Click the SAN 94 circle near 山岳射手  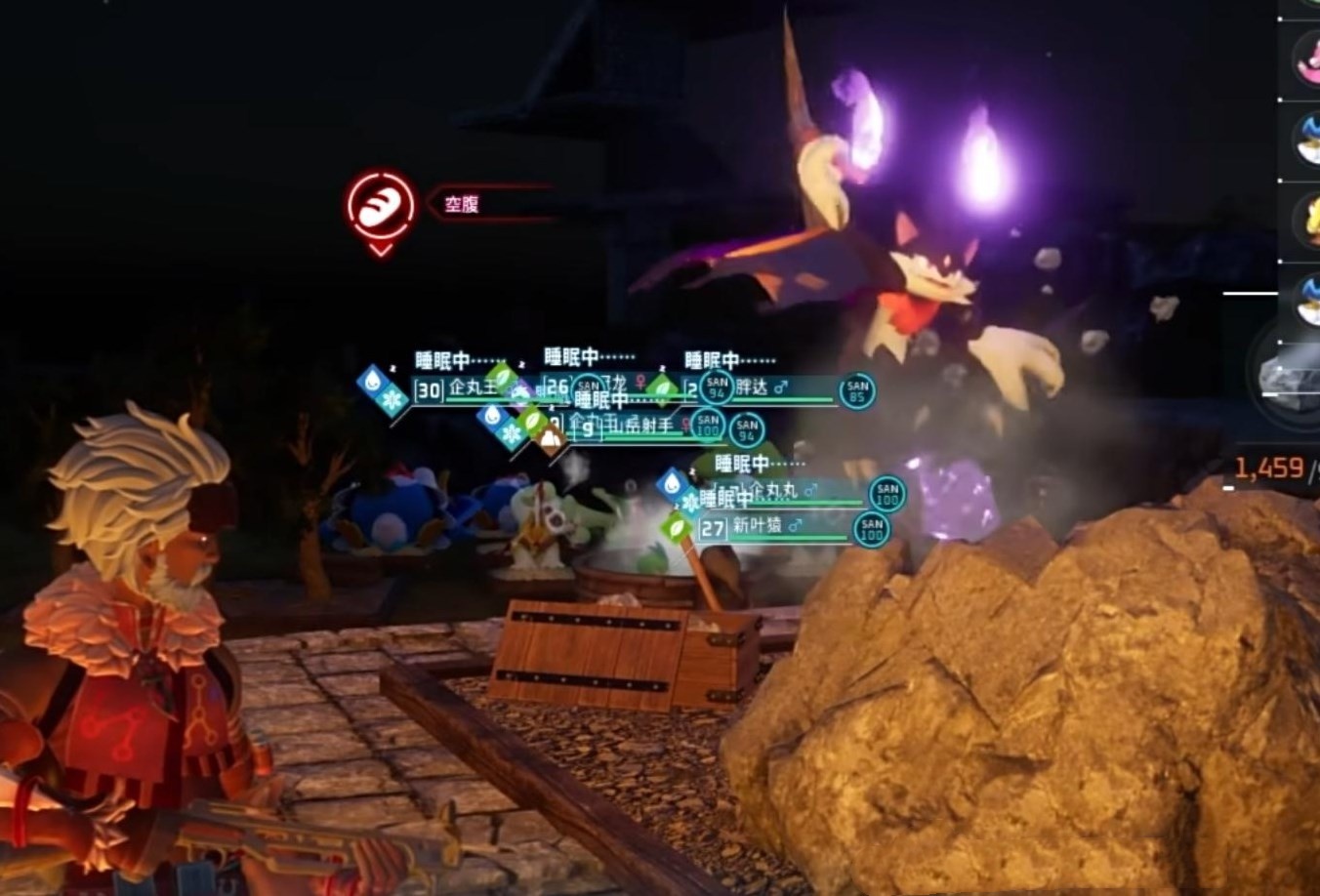[745, 430]
